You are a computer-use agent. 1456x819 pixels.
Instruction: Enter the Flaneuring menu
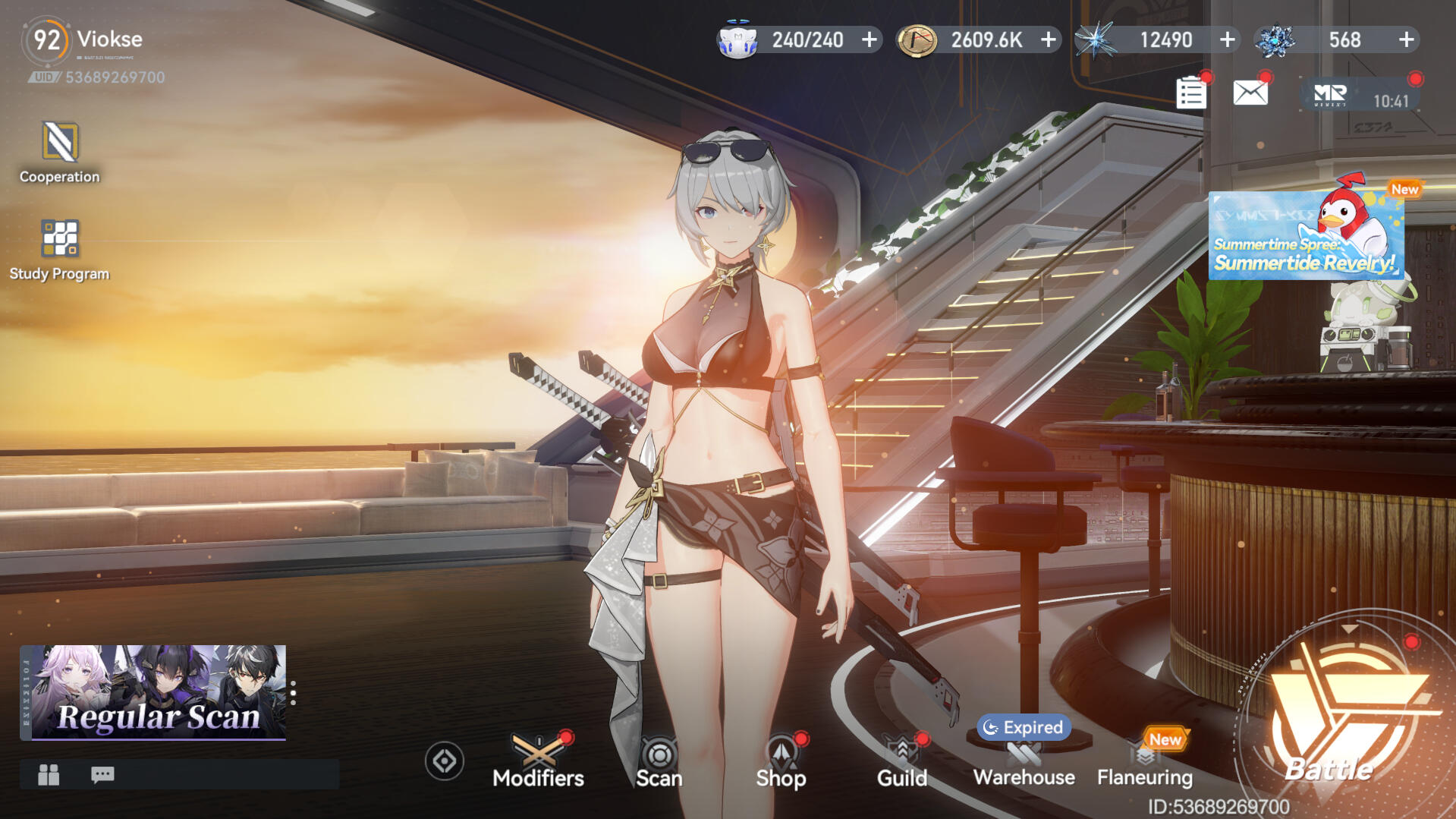pyautogui.click(x=1144, y=761)
